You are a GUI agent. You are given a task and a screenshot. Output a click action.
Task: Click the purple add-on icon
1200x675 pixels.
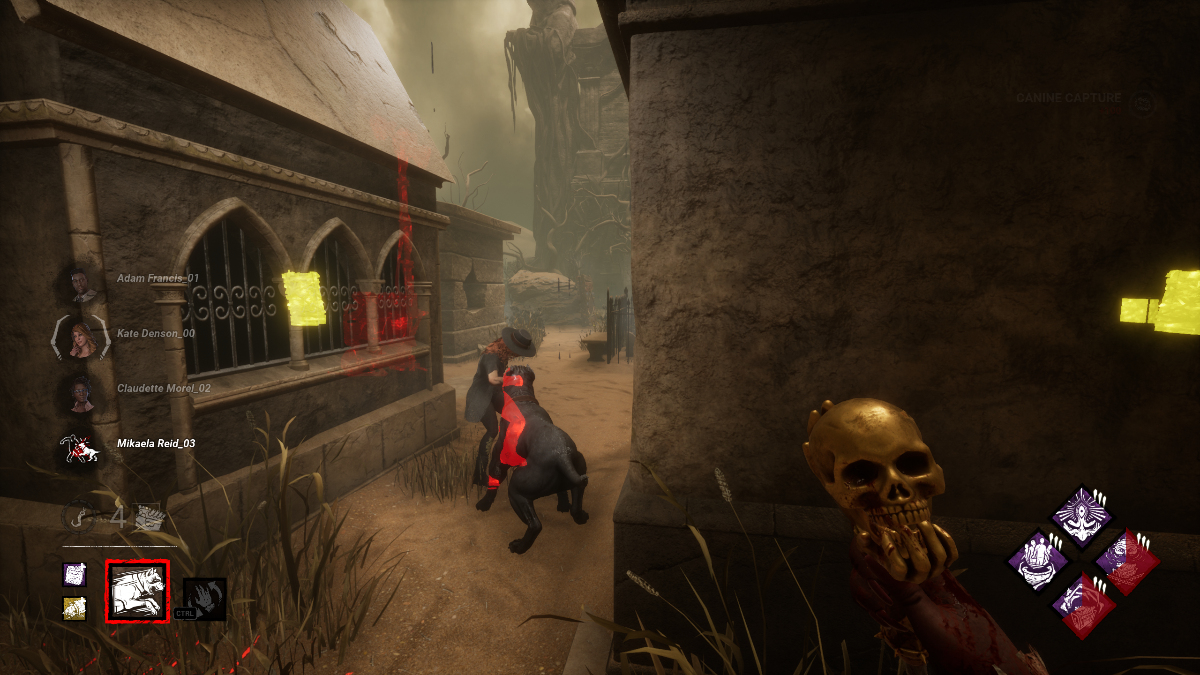click(x=75, y=574)
